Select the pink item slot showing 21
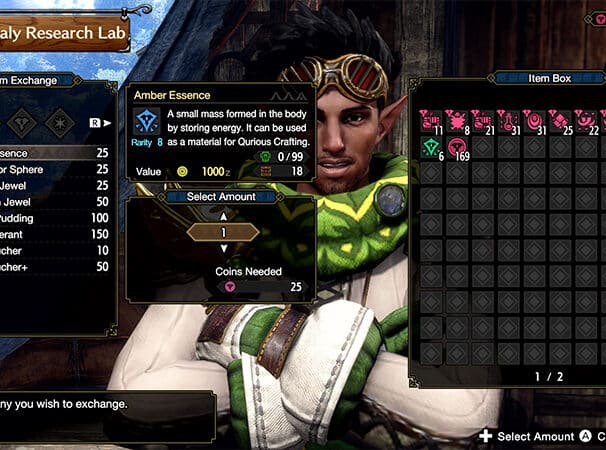 pos(483,122)
